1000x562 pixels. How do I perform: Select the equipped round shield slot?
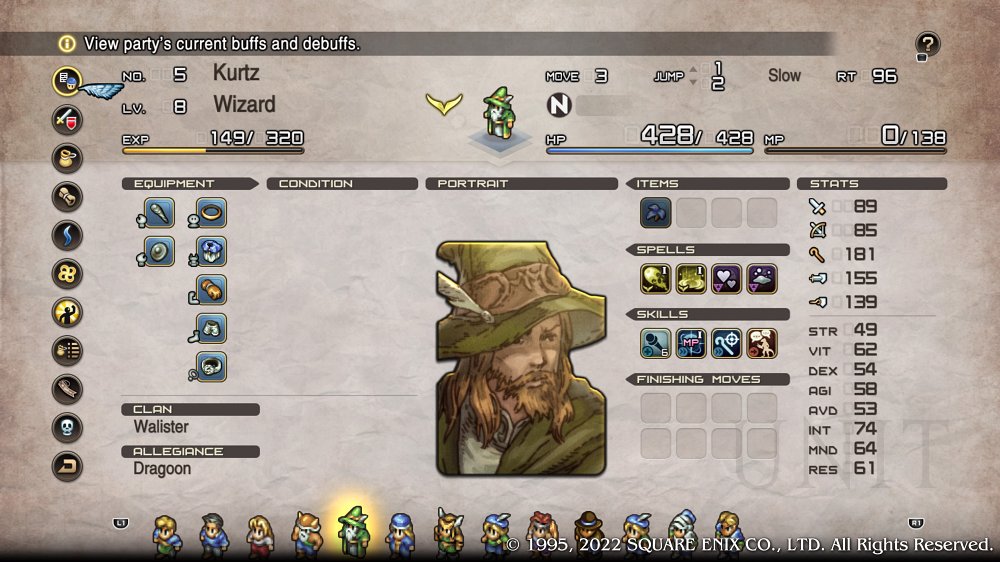(x=160, y=251)
